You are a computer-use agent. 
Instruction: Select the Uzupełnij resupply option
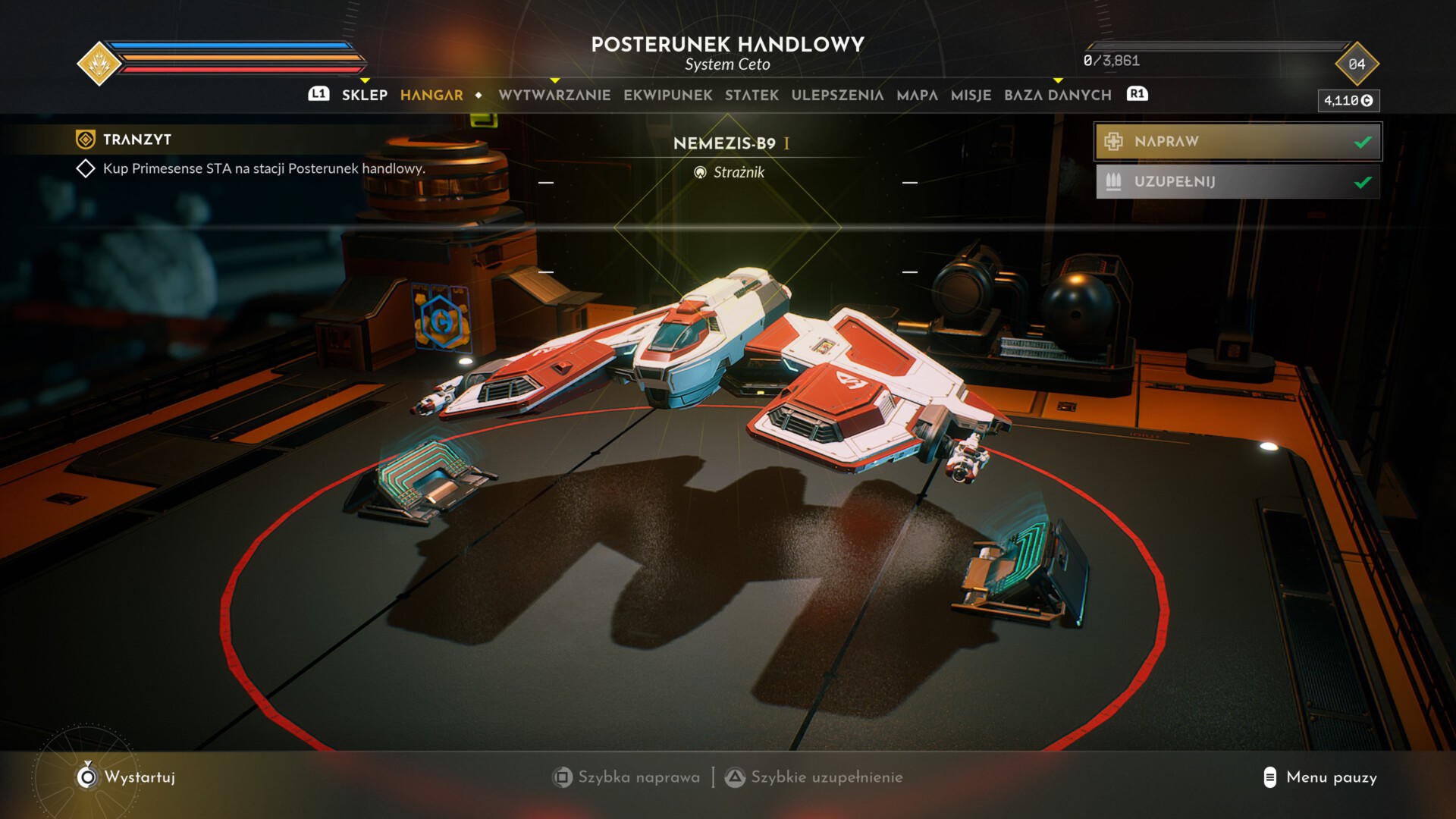1237,182
